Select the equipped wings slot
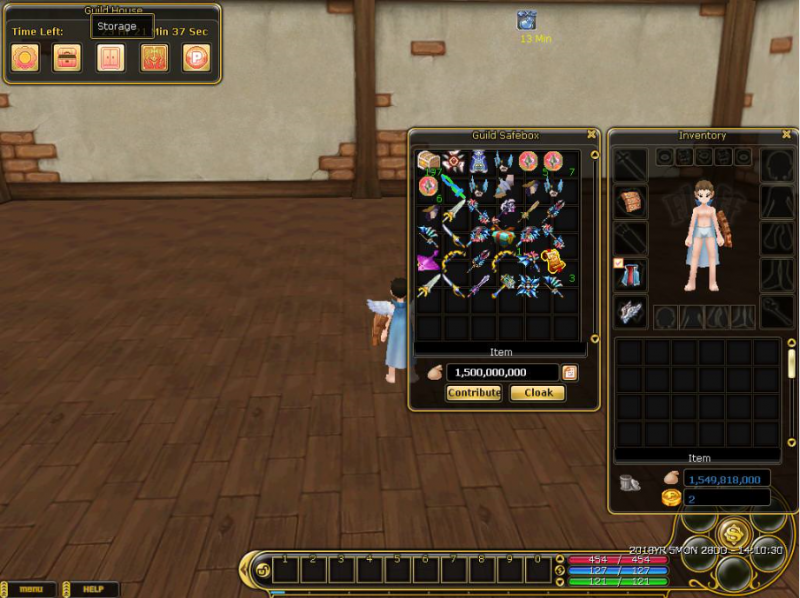The height and width of the screenshot is (598, 800). pyautogui.click(x=631, y=311)
